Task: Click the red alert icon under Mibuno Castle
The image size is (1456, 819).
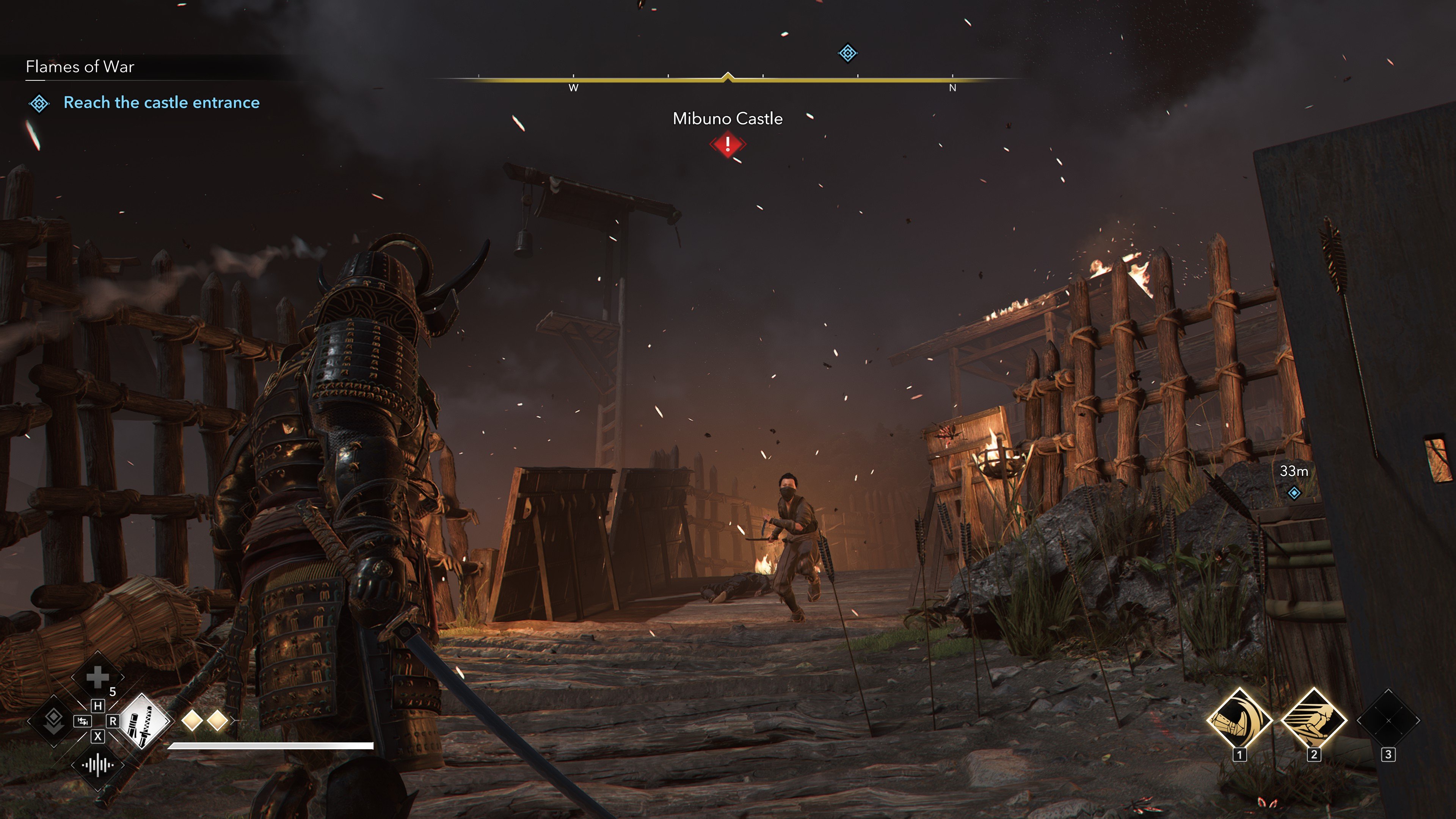Action: tap(728, 145)
